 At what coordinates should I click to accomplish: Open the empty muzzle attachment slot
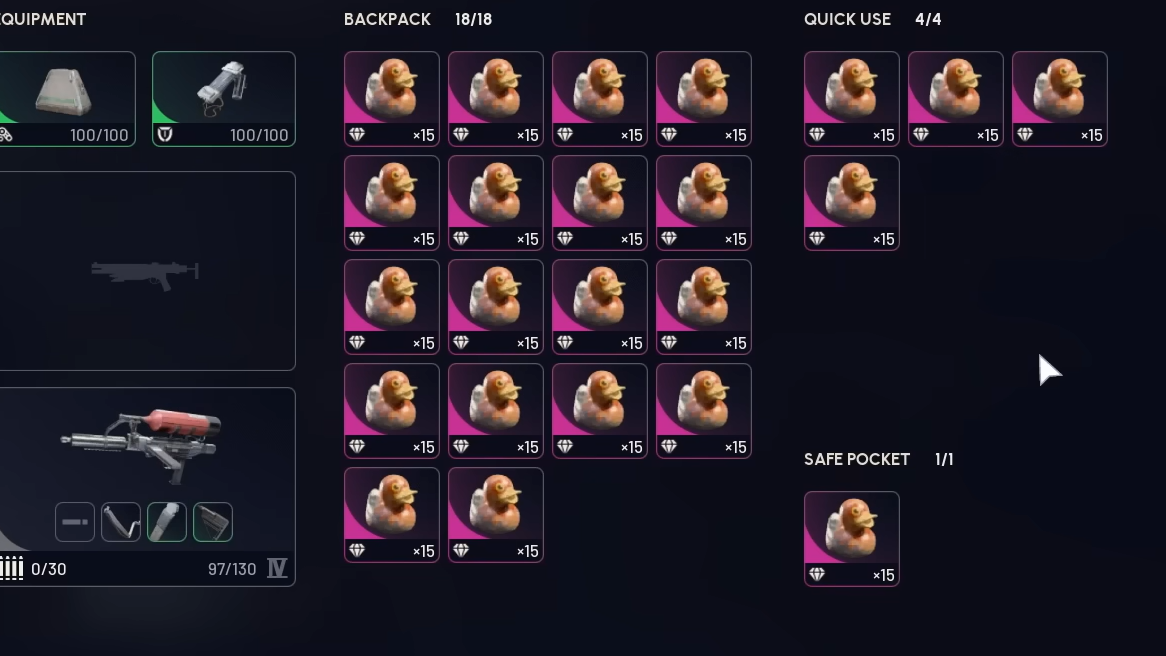click(x=75, y=522)
